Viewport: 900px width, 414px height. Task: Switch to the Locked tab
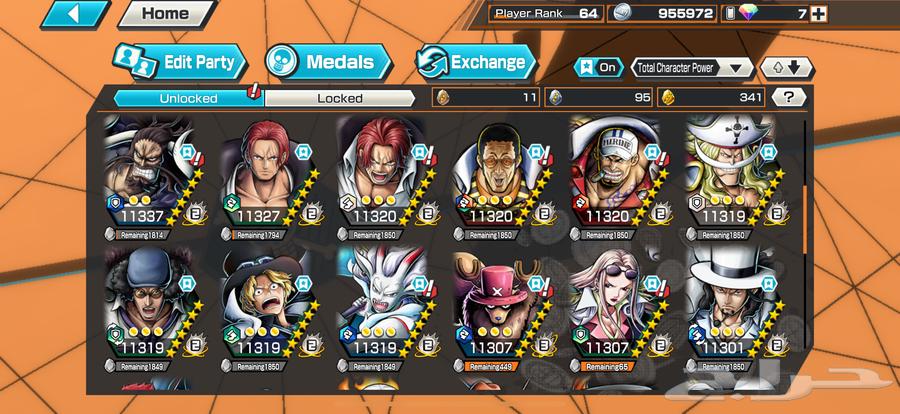click(x=340, y=98)
